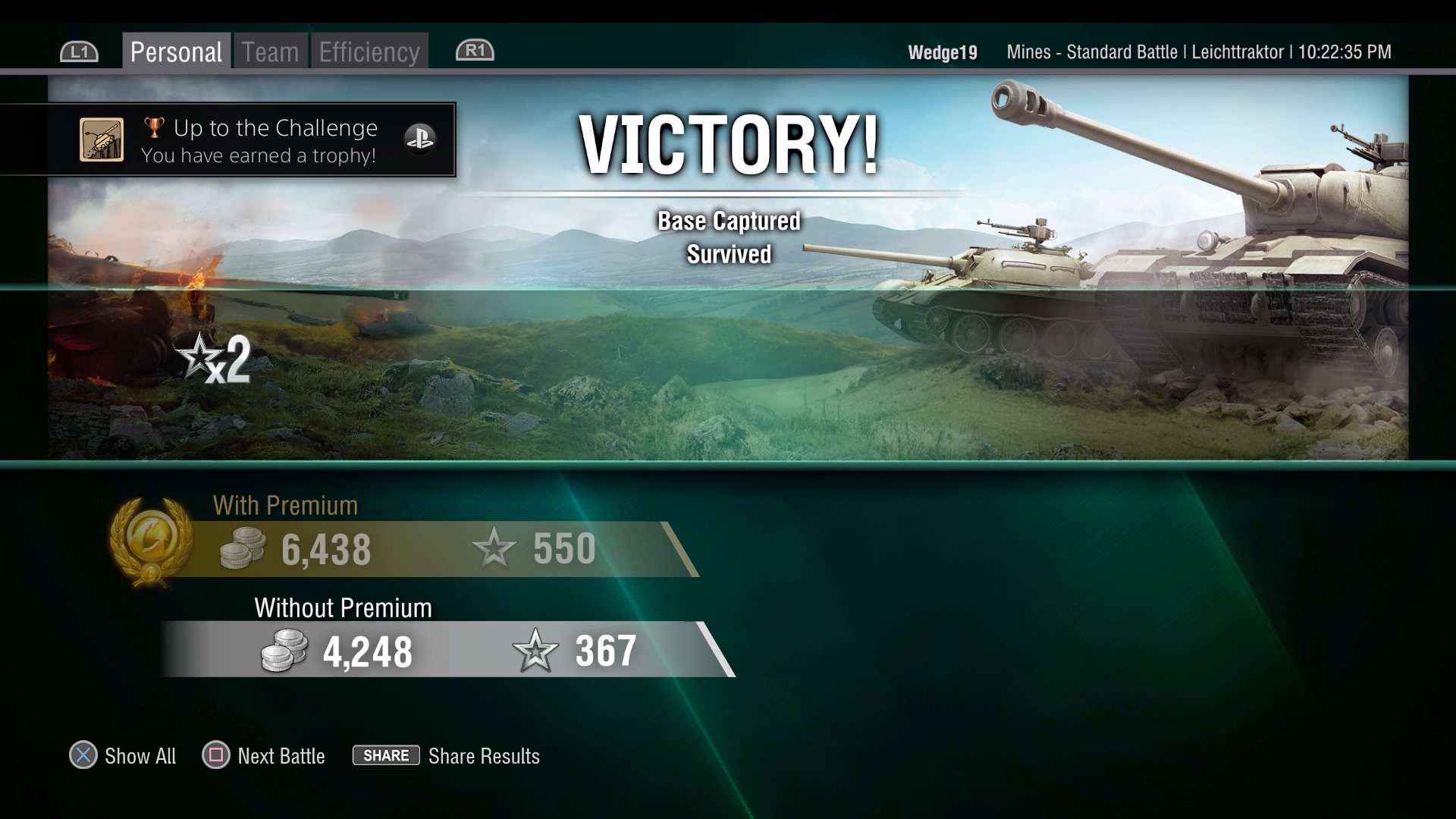
Task: Click the L1 shoulder button indicator
Action: click(78, 51)
